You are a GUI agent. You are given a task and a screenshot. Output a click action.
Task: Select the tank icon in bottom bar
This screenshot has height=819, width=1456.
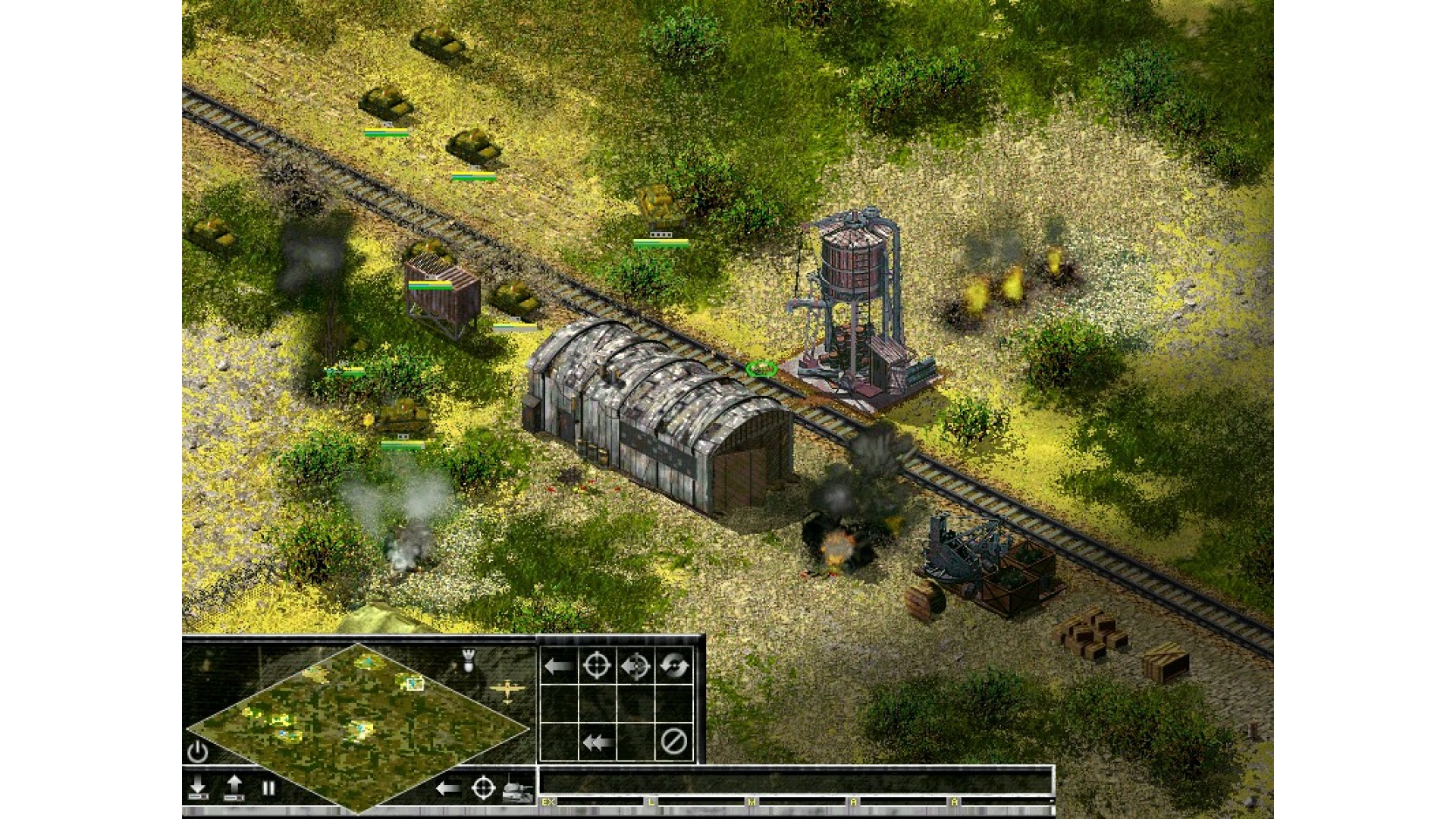coord(517,791)
